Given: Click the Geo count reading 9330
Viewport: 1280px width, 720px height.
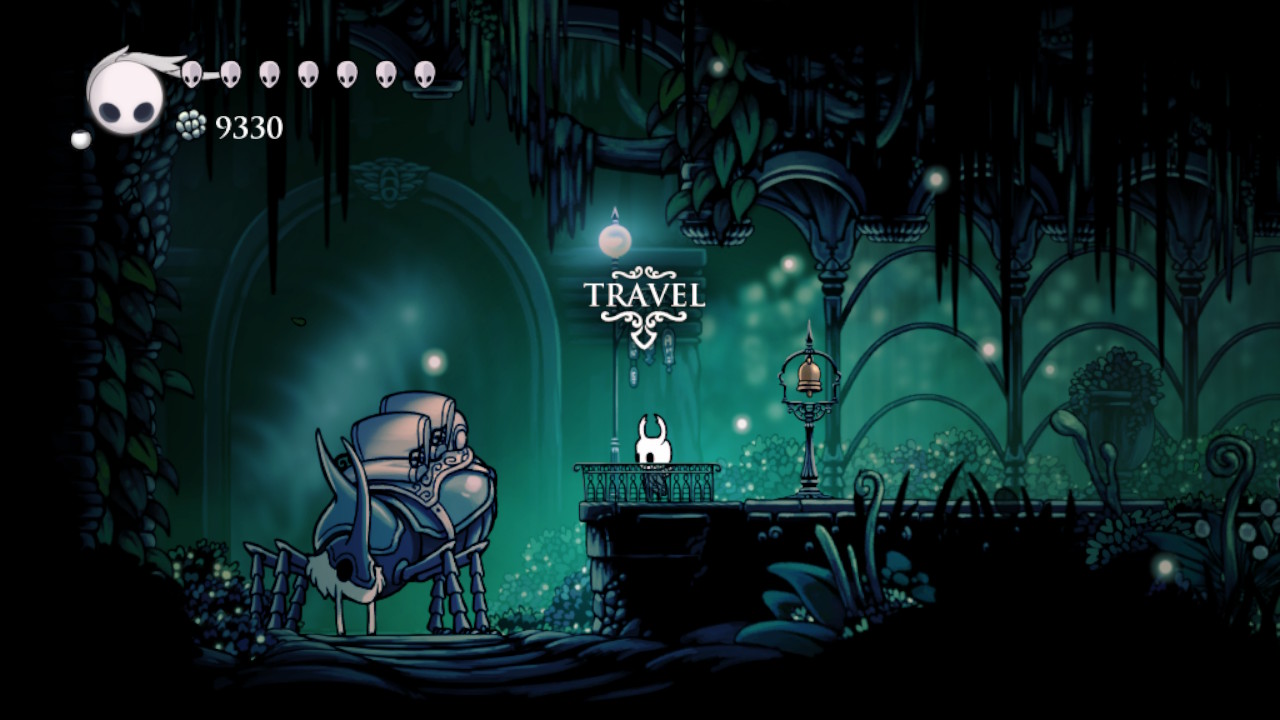Looking at the screenshot, I should (x=248, y=128).
